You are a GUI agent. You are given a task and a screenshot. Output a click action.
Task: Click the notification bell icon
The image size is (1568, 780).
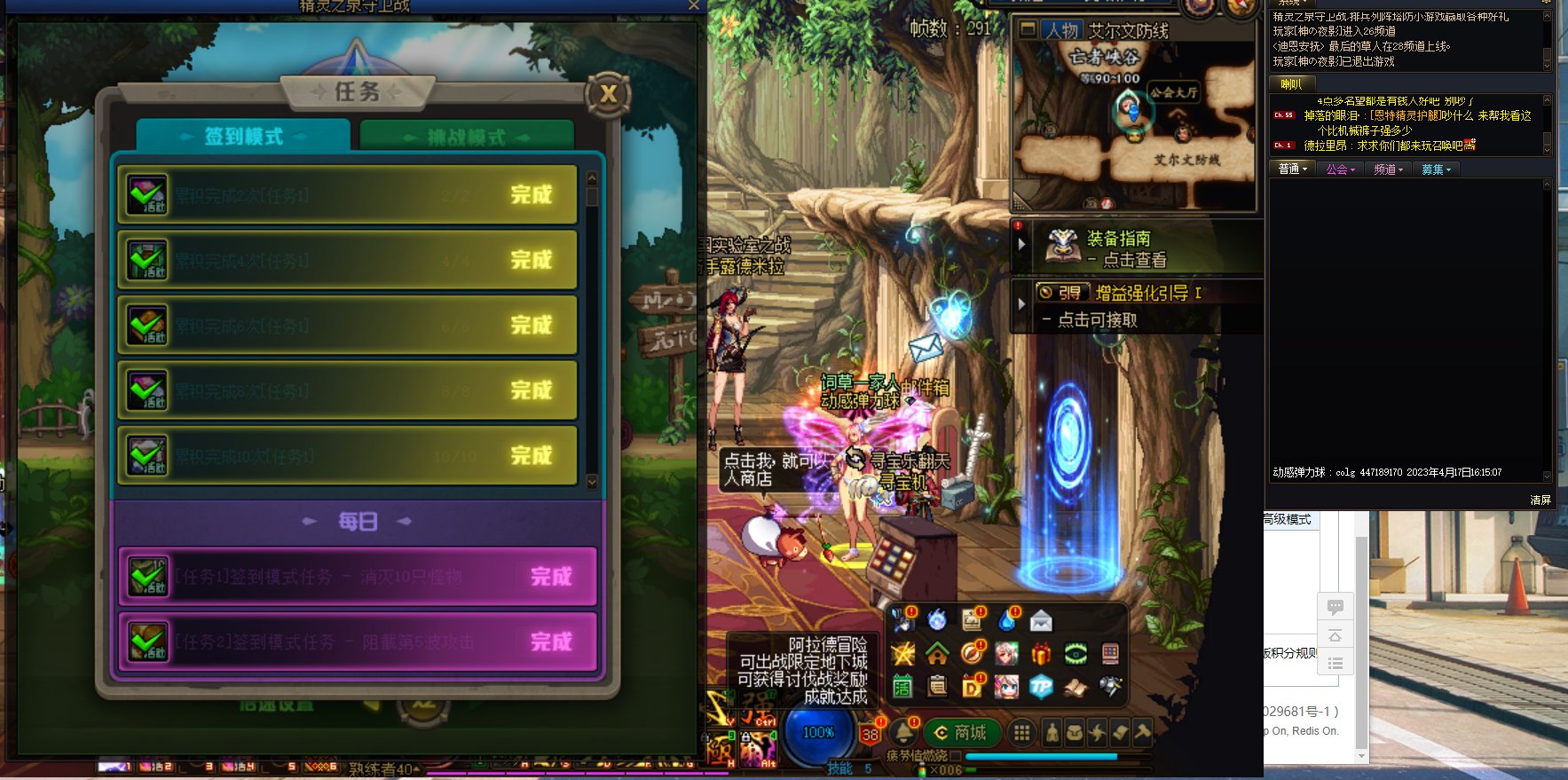904,733
